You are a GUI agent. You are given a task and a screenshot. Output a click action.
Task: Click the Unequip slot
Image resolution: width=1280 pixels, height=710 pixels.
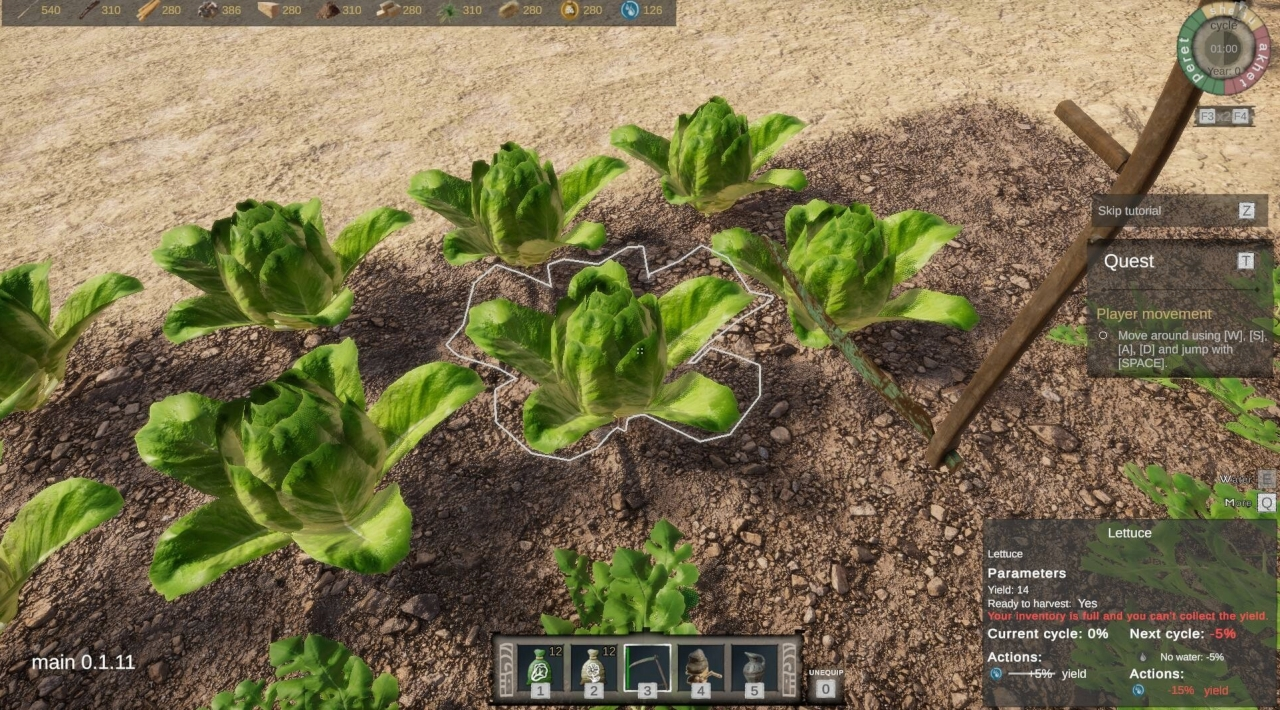pos(825,684)
